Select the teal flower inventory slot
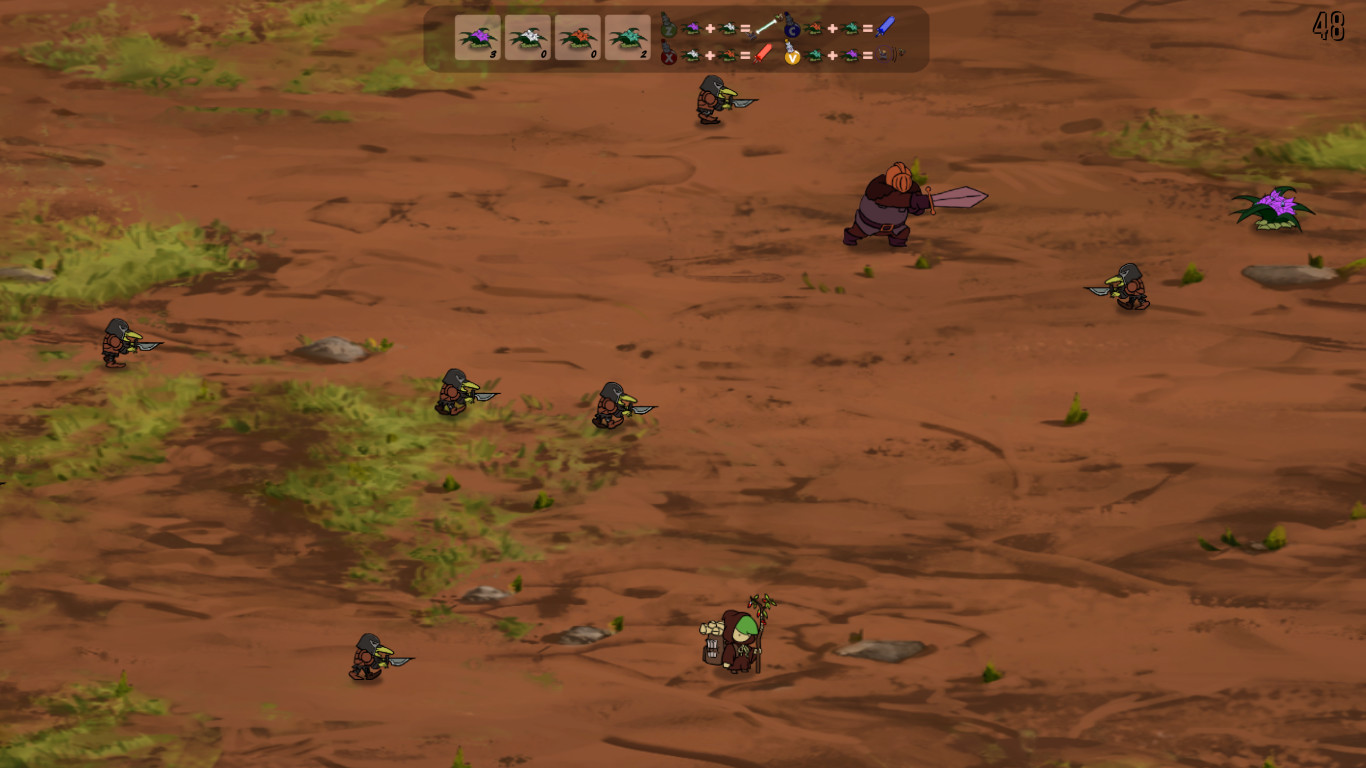 click(x=627, y=35)
